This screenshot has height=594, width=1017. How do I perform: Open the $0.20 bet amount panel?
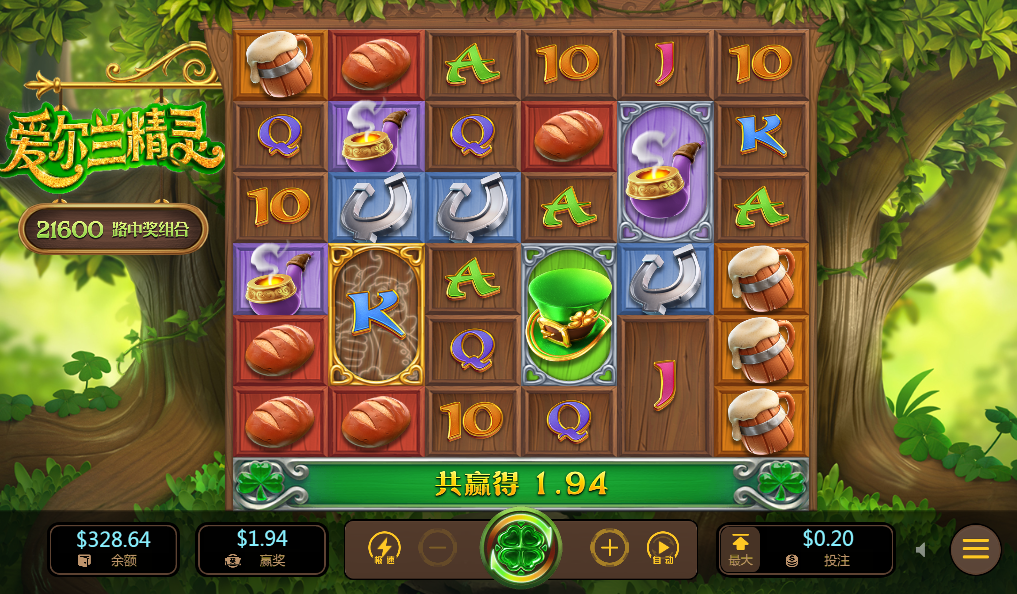tap(826, 549)
